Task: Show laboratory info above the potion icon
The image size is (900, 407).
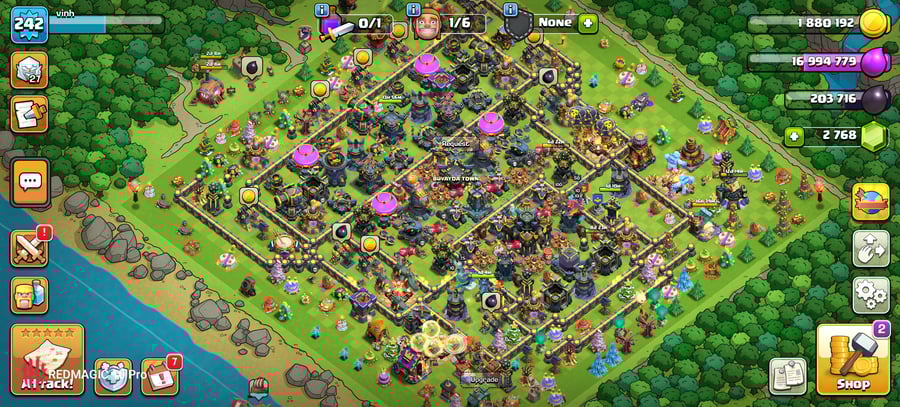Action: click(x=322, y=10)
